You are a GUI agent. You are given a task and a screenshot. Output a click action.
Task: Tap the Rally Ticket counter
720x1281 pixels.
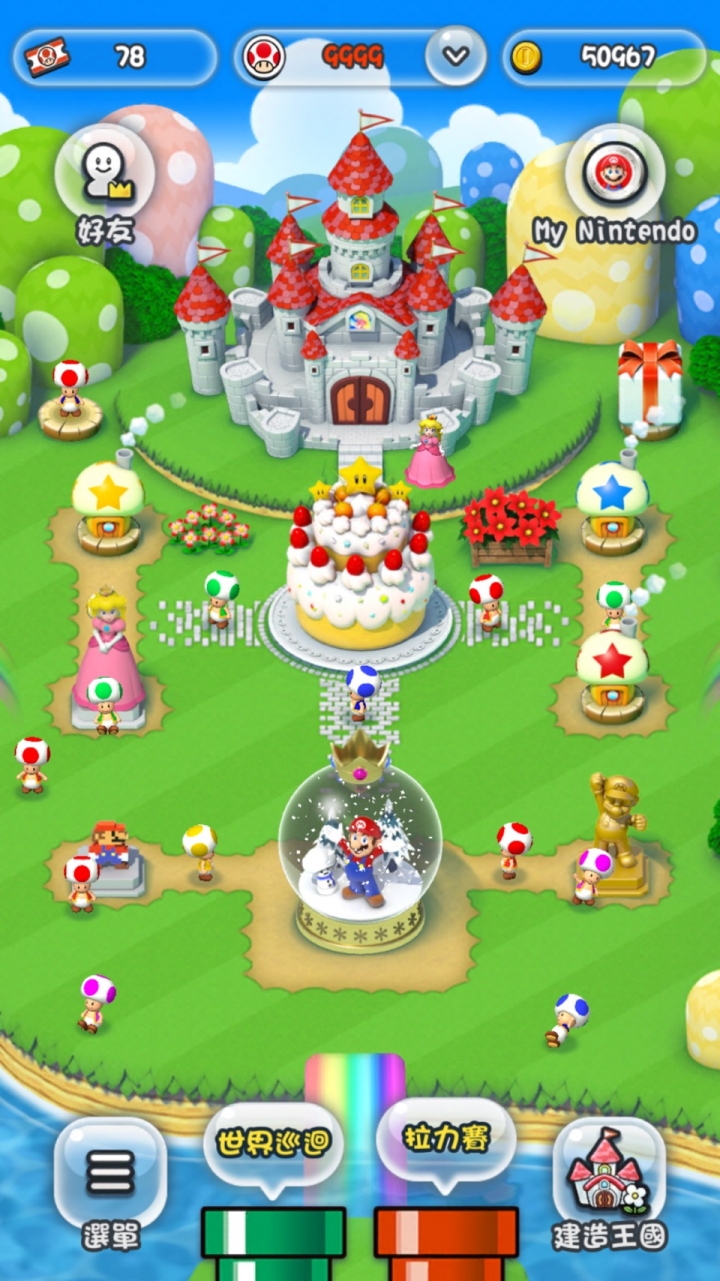115,57
